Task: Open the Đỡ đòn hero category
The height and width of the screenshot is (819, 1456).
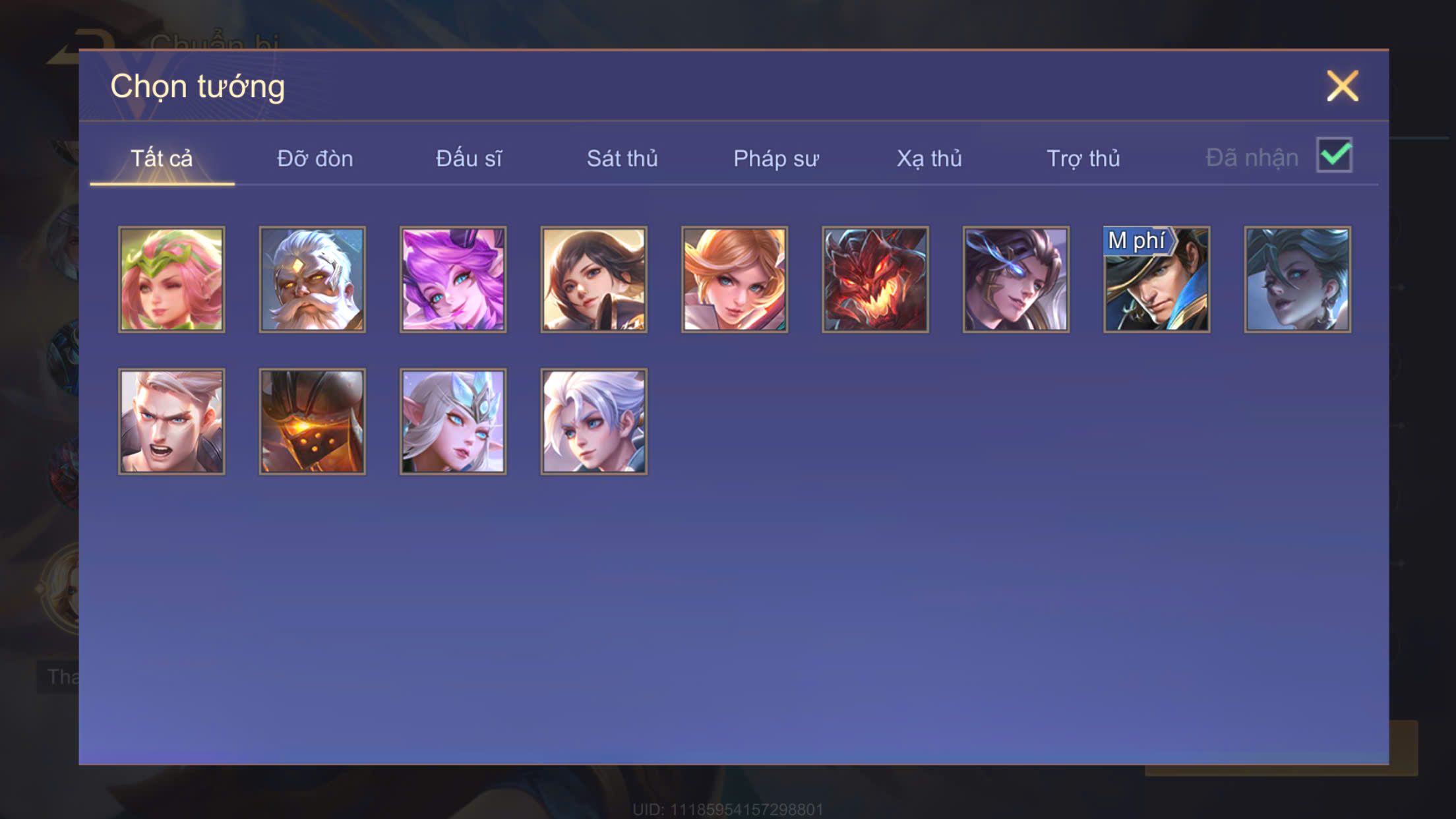Action: (x=315, y=159)
